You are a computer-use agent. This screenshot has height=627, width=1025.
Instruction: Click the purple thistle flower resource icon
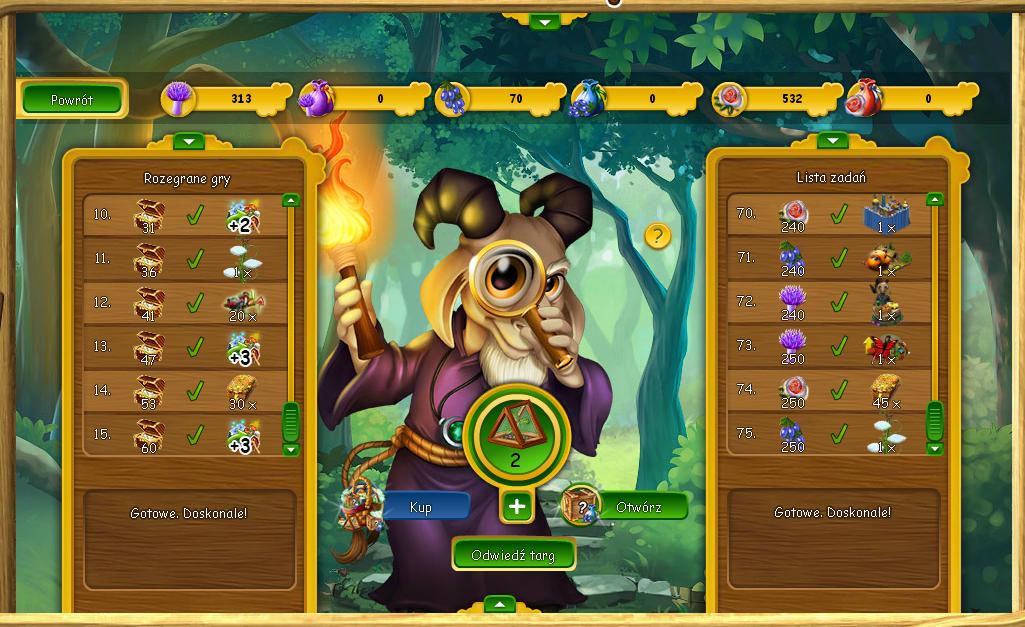click(179, 99)
